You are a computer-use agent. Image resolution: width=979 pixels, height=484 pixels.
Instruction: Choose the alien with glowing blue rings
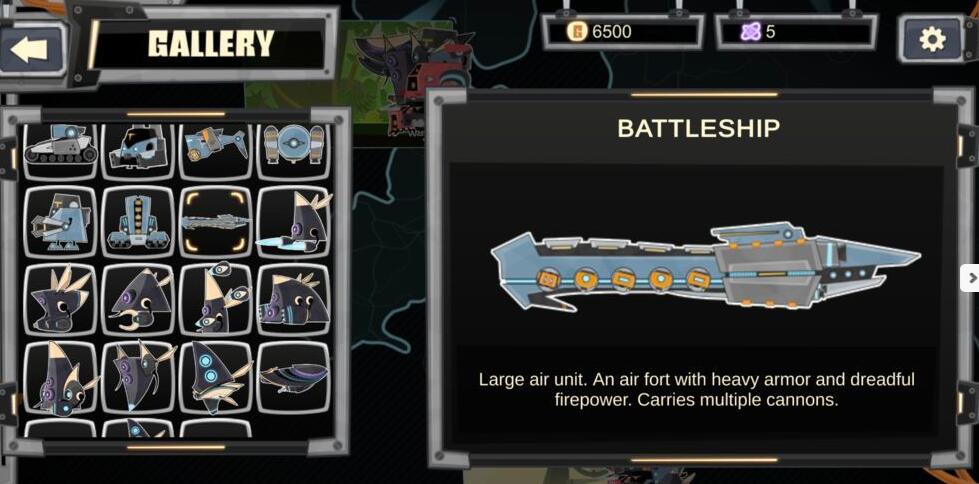pyautogui.click(x=215, y=377)
